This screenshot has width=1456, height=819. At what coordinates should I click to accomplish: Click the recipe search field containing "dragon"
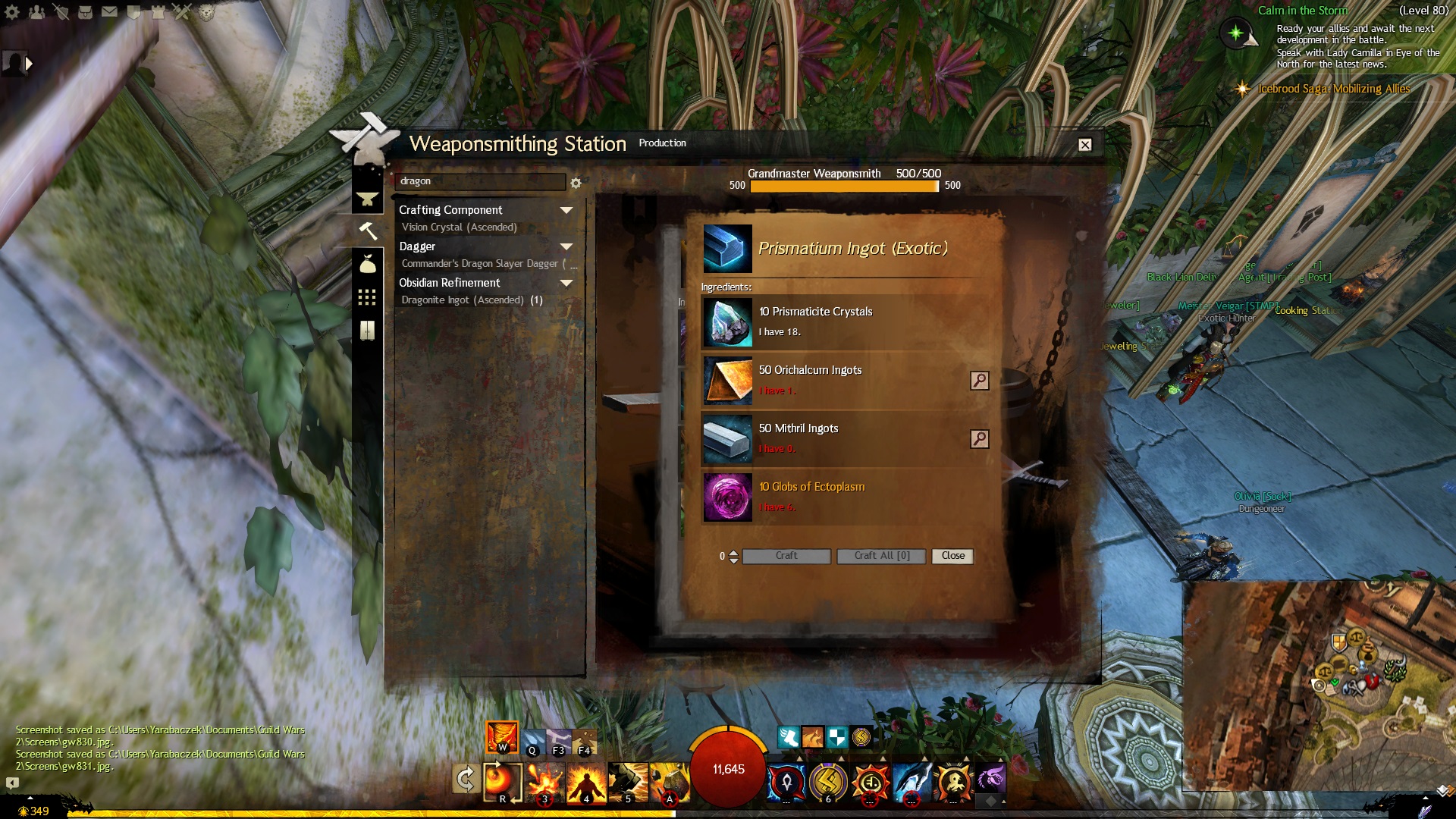(x=479, y=182)
